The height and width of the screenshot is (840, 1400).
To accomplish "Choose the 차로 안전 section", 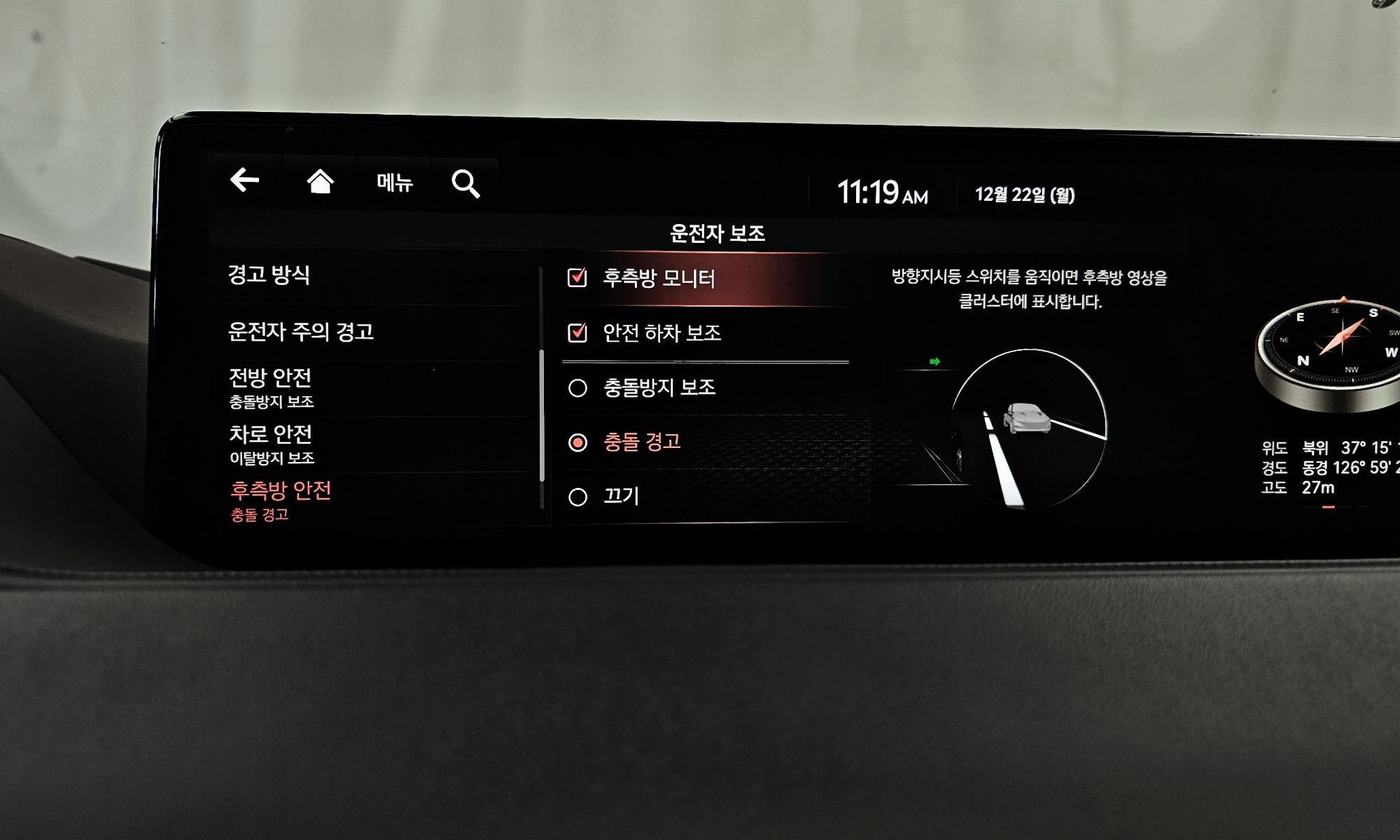I will pos(272,444).
